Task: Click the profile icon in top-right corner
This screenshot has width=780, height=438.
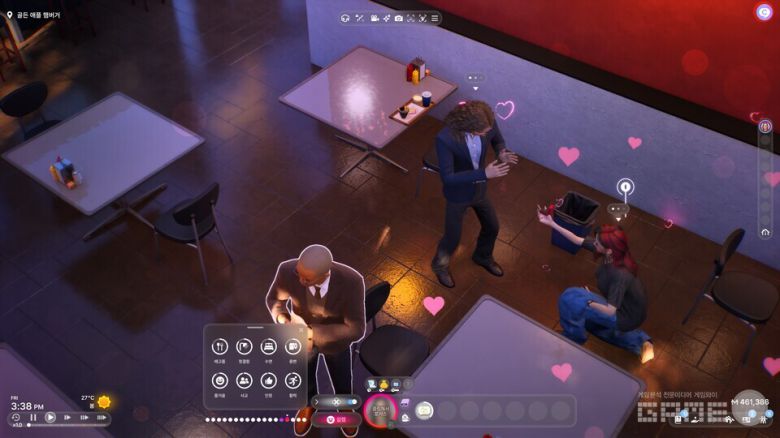Action: pyautogui.click(x=764, y=12)
